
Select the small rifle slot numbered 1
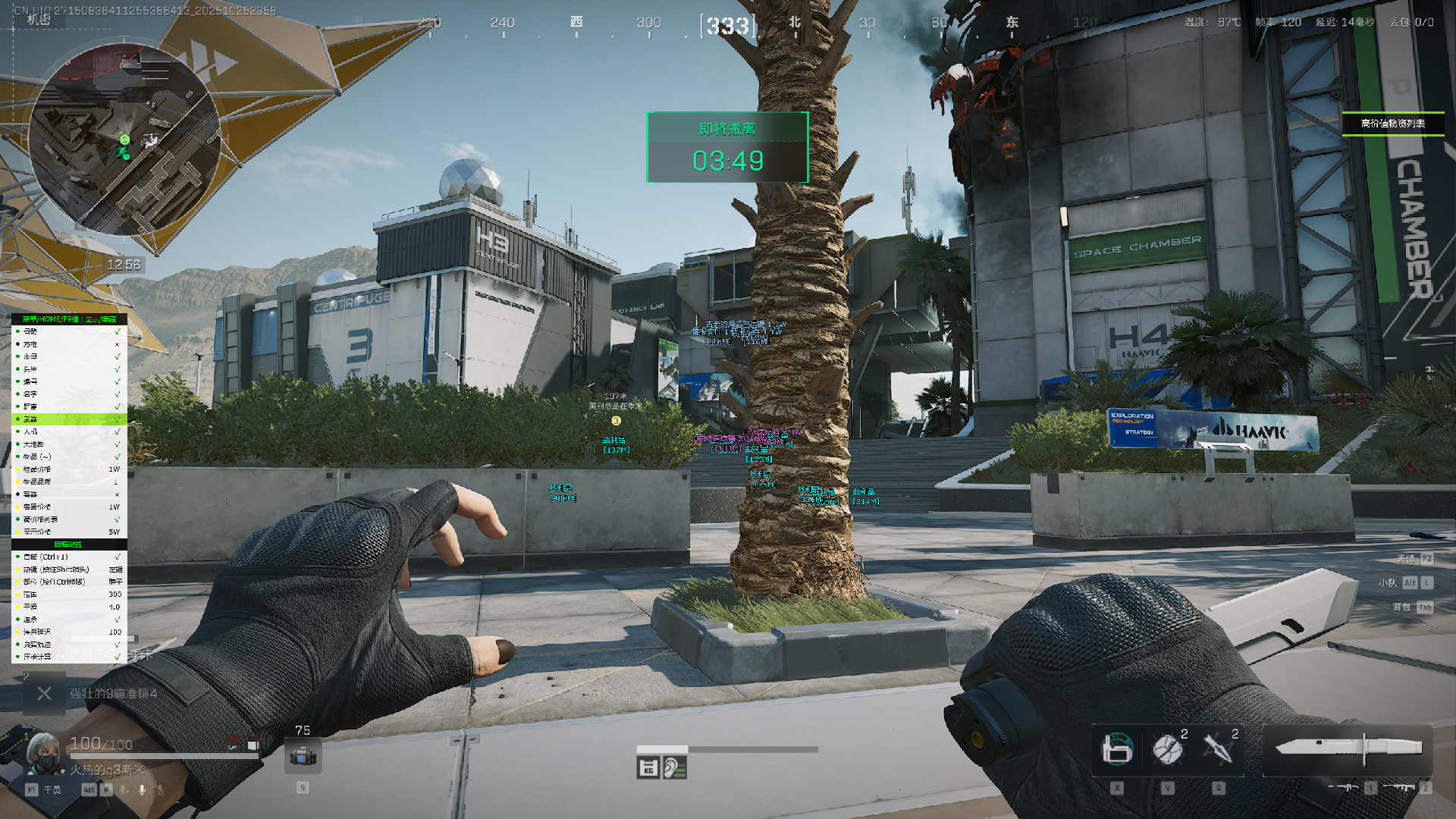(1350, 788)
